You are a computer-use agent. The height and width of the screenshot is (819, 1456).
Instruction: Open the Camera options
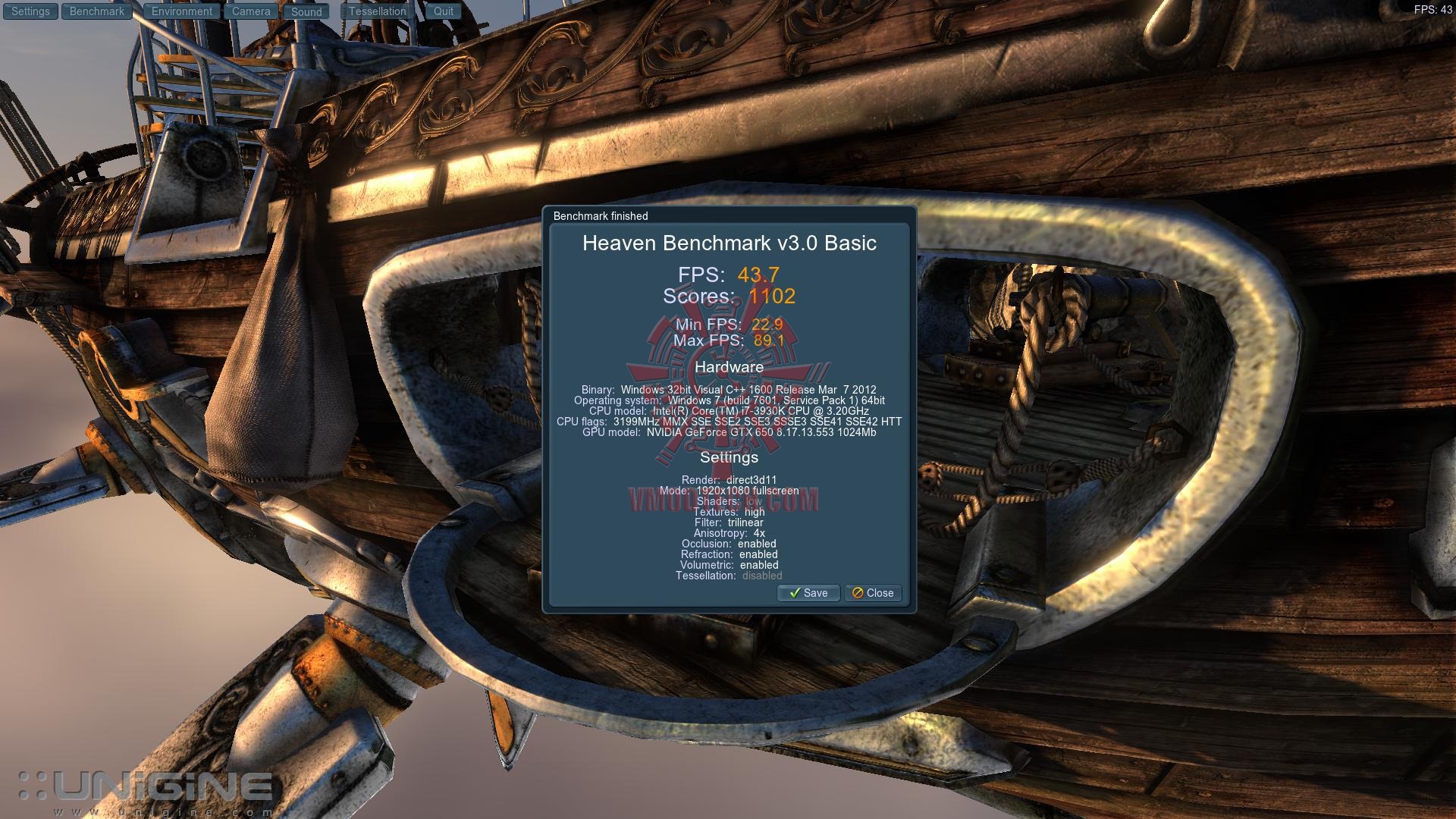coord(251,11)
